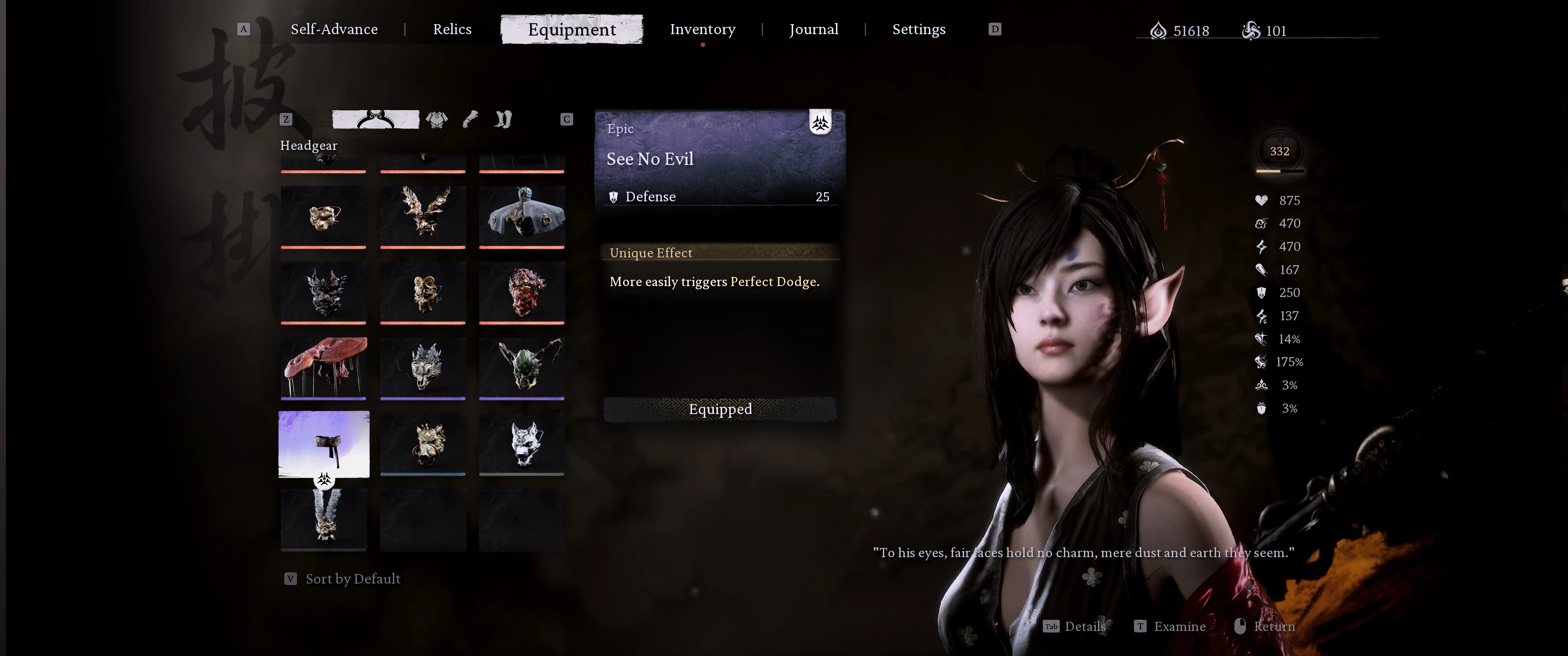1568x656 pixels.
Task: Pick the gray veiled hat headgear
Action: point(521,217)
